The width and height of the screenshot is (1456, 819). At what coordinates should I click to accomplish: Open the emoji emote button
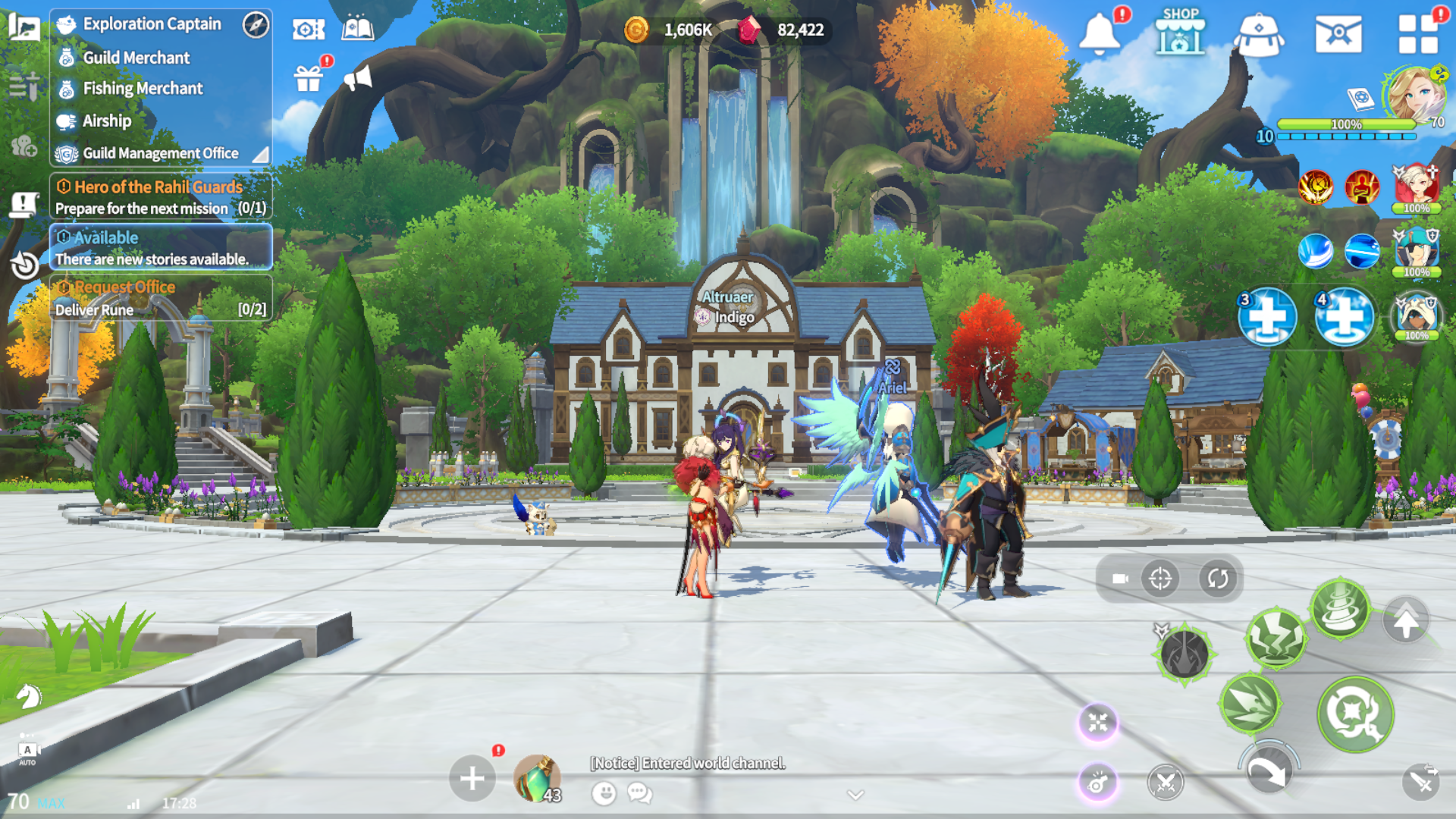tap(604, 793)
